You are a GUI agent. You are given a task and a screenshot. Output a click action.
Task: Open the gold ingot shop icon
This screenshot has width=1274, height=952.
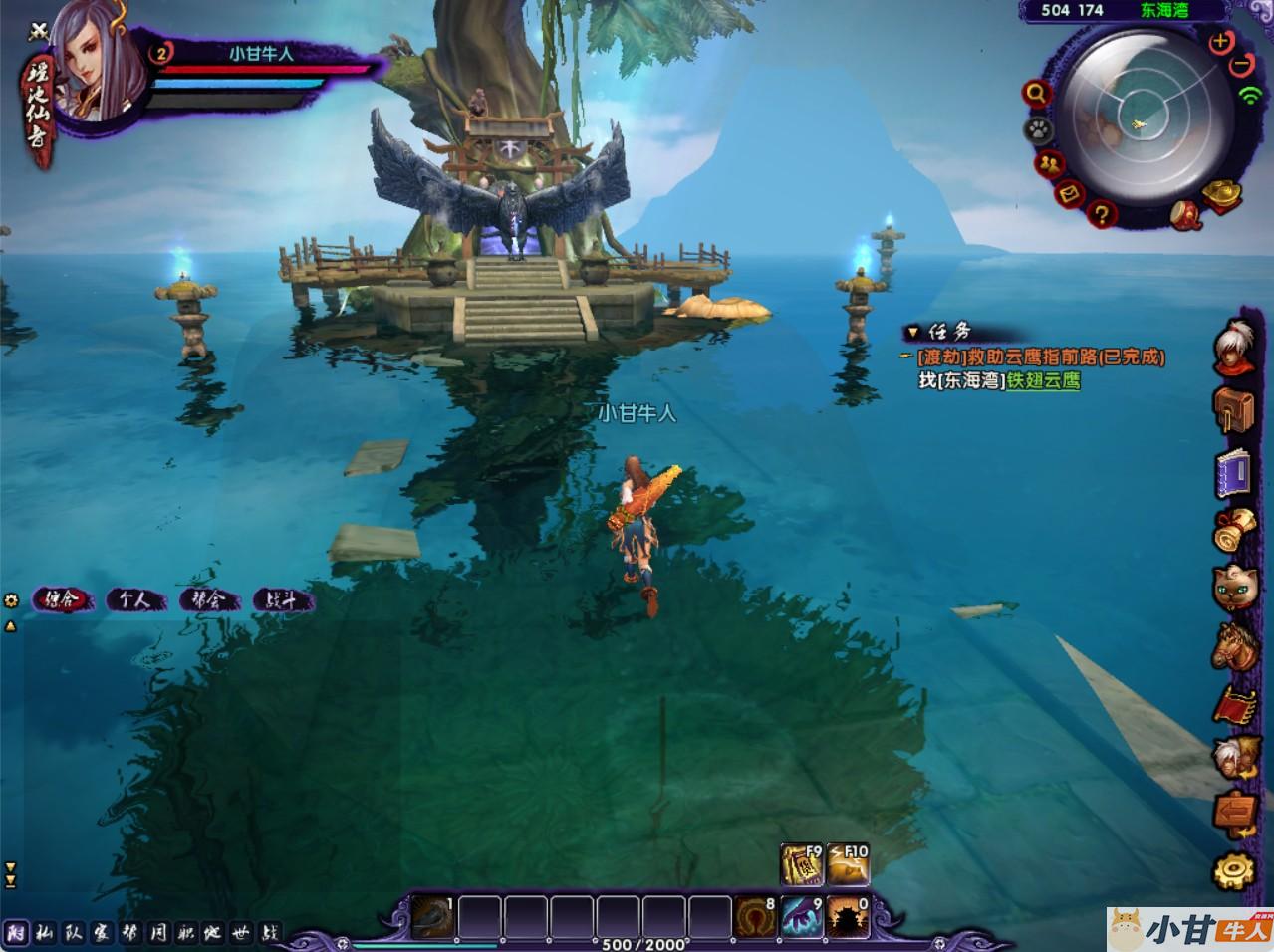coord(1220,194)
